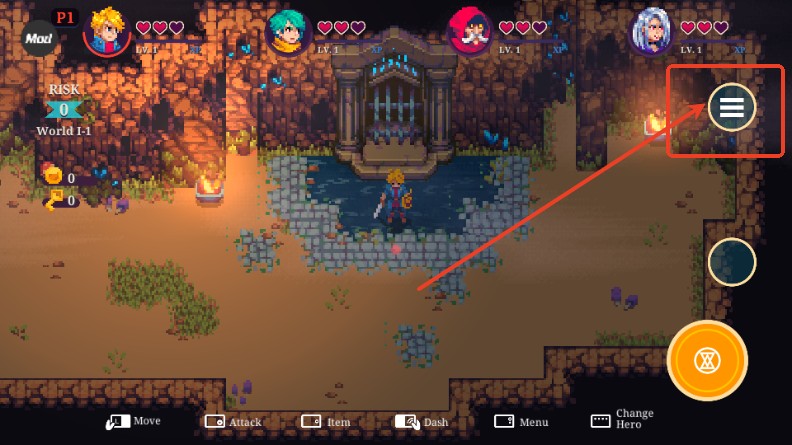792x445 pixels.
Task: Tap the dark round button above attack
Action: [732, 262]
